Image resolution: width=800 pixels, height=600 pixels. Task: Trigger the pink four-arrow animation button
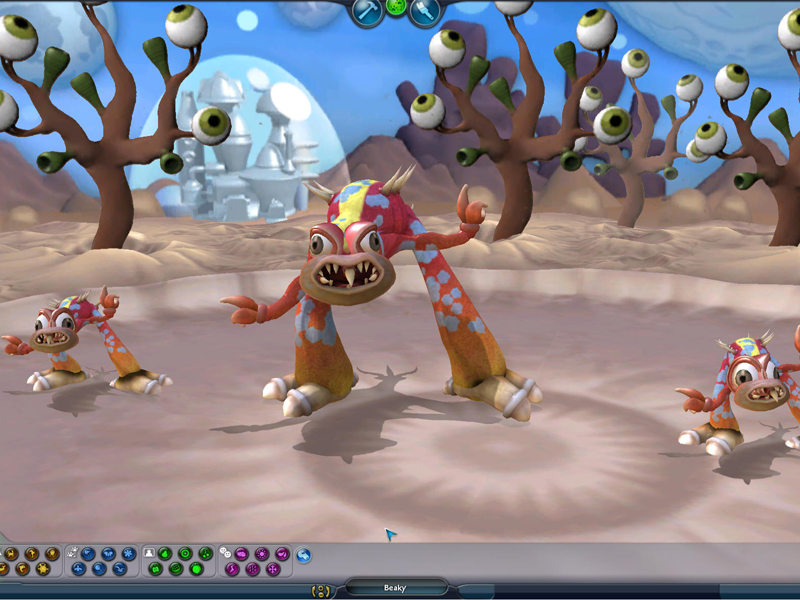pyautogui.click(x=273, y=569)
